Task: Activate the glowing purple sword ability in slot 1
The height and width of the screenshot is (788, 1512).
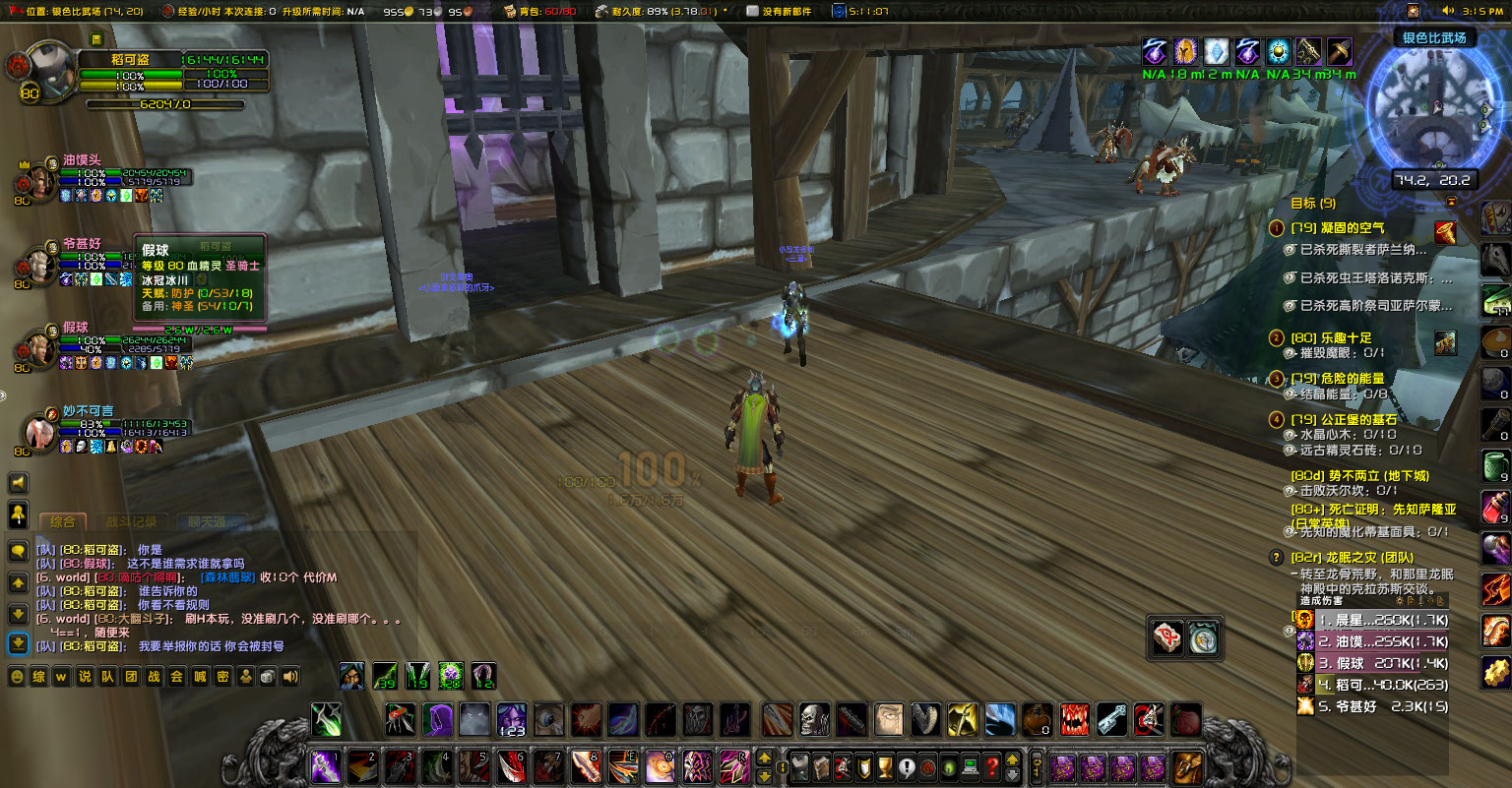Action: click(326, 766)
